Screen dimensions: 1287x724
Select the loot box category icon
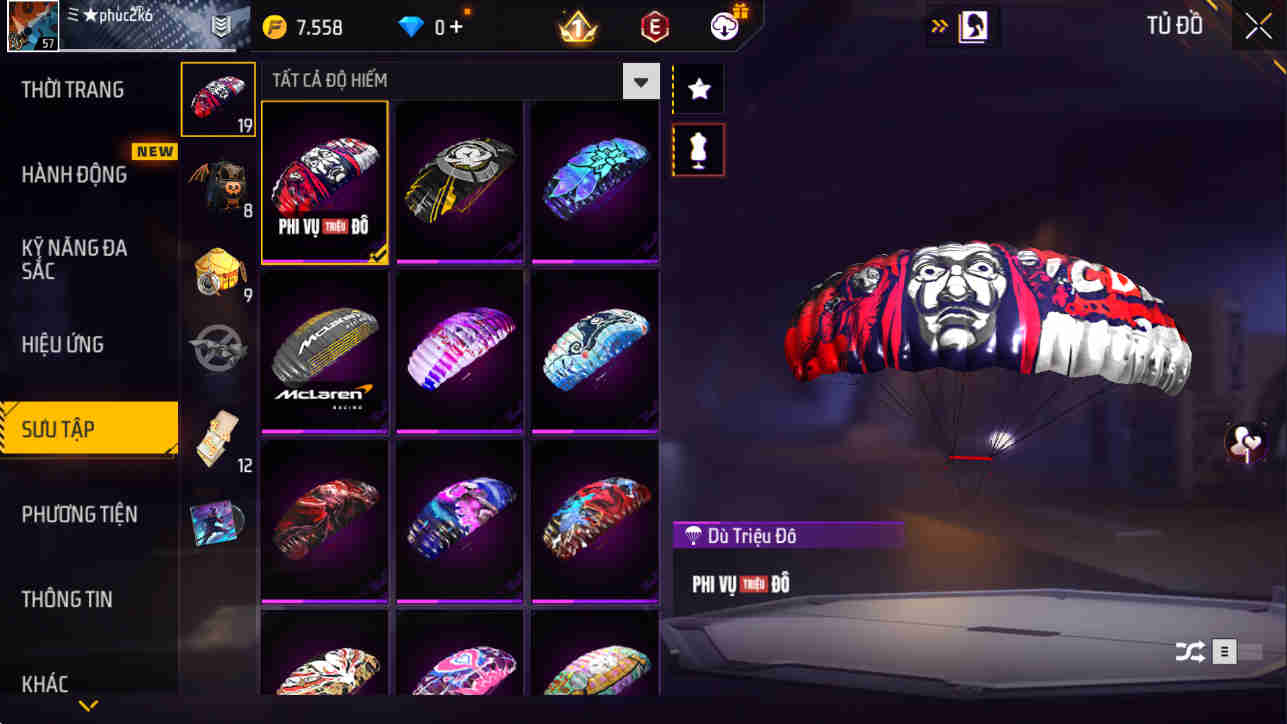pyautogui.click(x=218, y=272)
